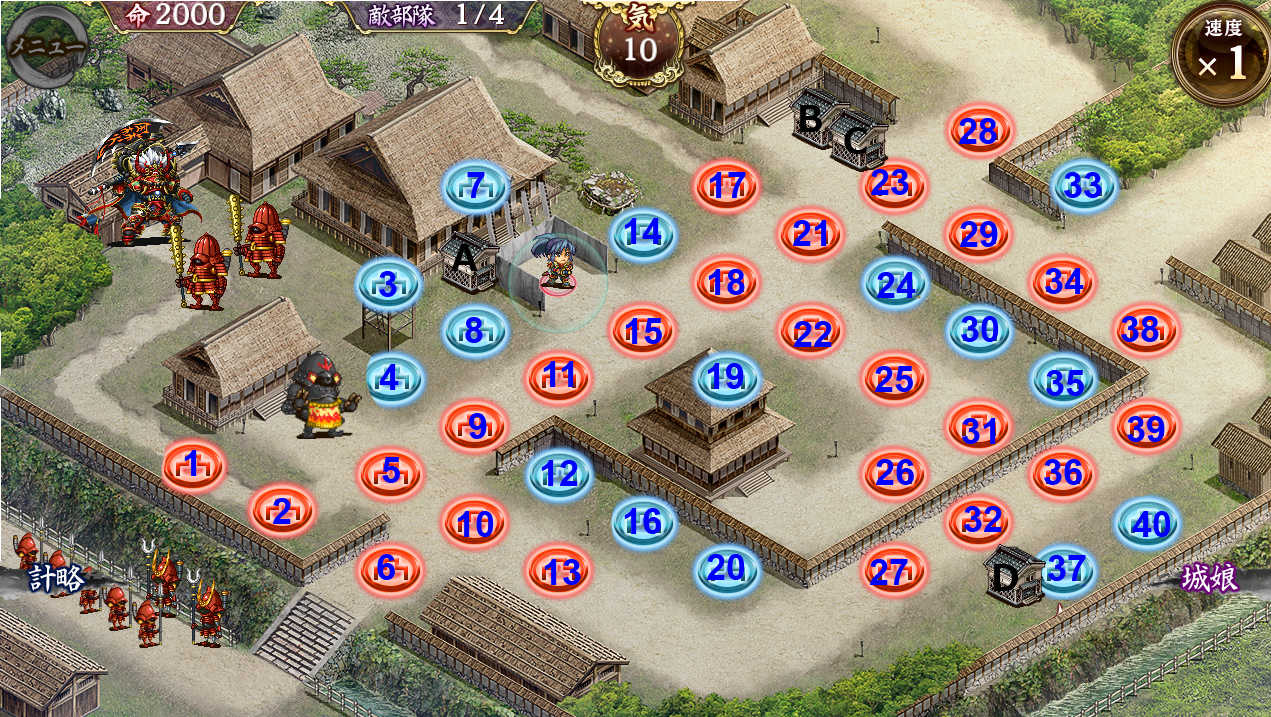Pick red placement tile 28

[x=979, y=131]
